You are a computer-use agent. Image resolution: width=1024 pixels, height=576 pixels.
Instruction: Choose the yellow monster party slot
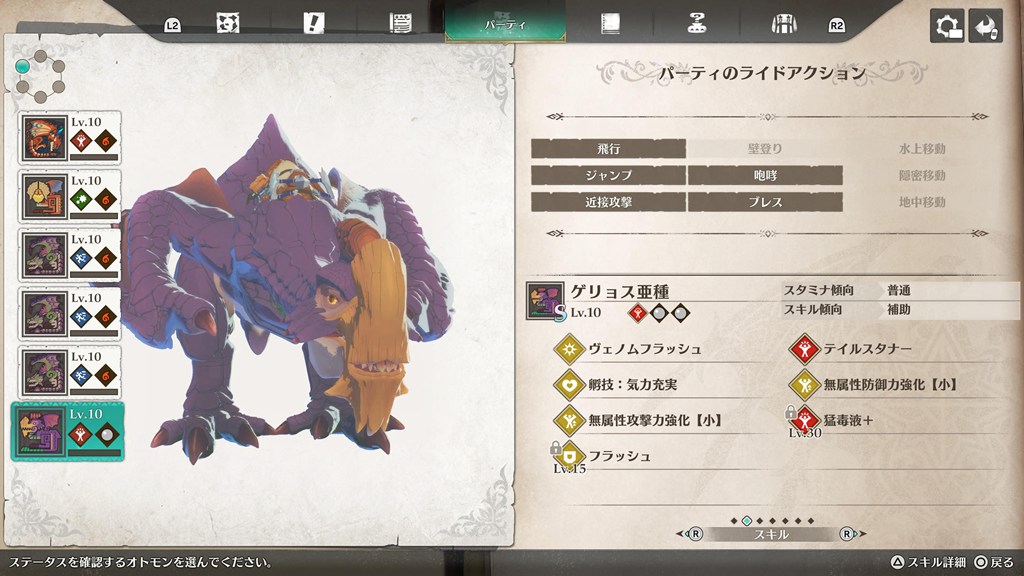tap(70, 197)
